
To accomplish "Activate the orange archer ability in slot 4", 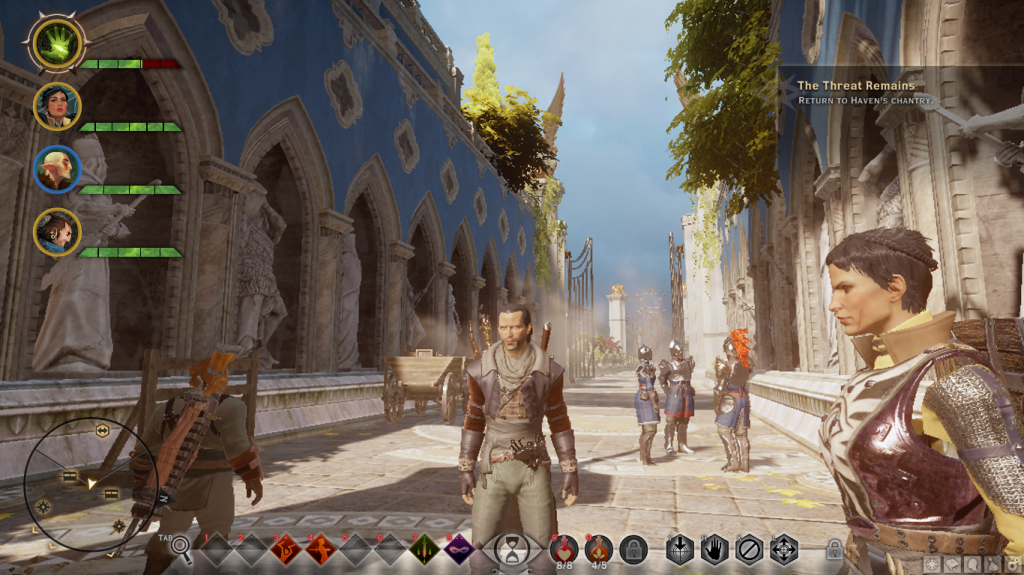I will click(321, 548).
